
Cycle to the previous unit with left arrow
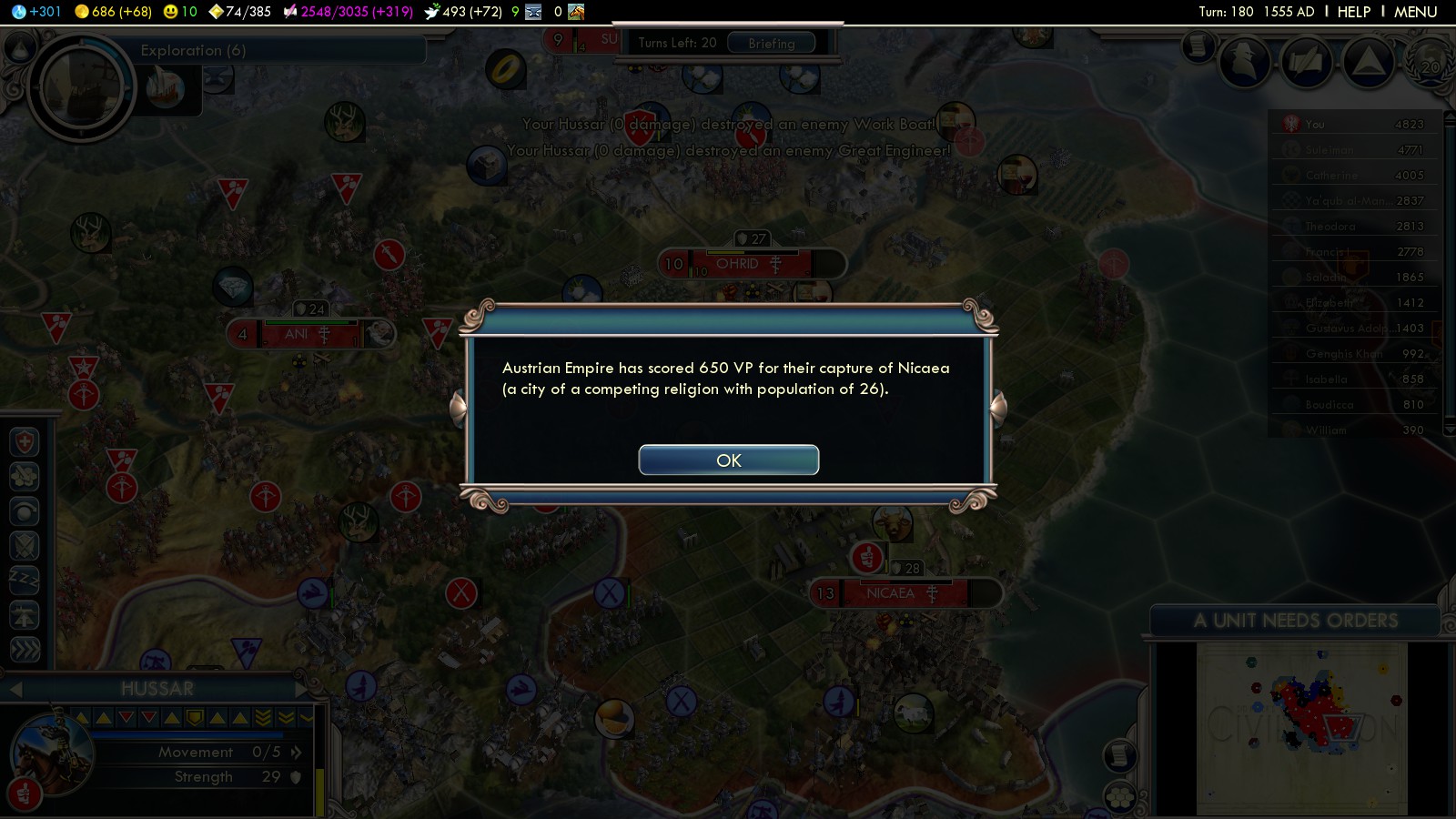[15, 689]
